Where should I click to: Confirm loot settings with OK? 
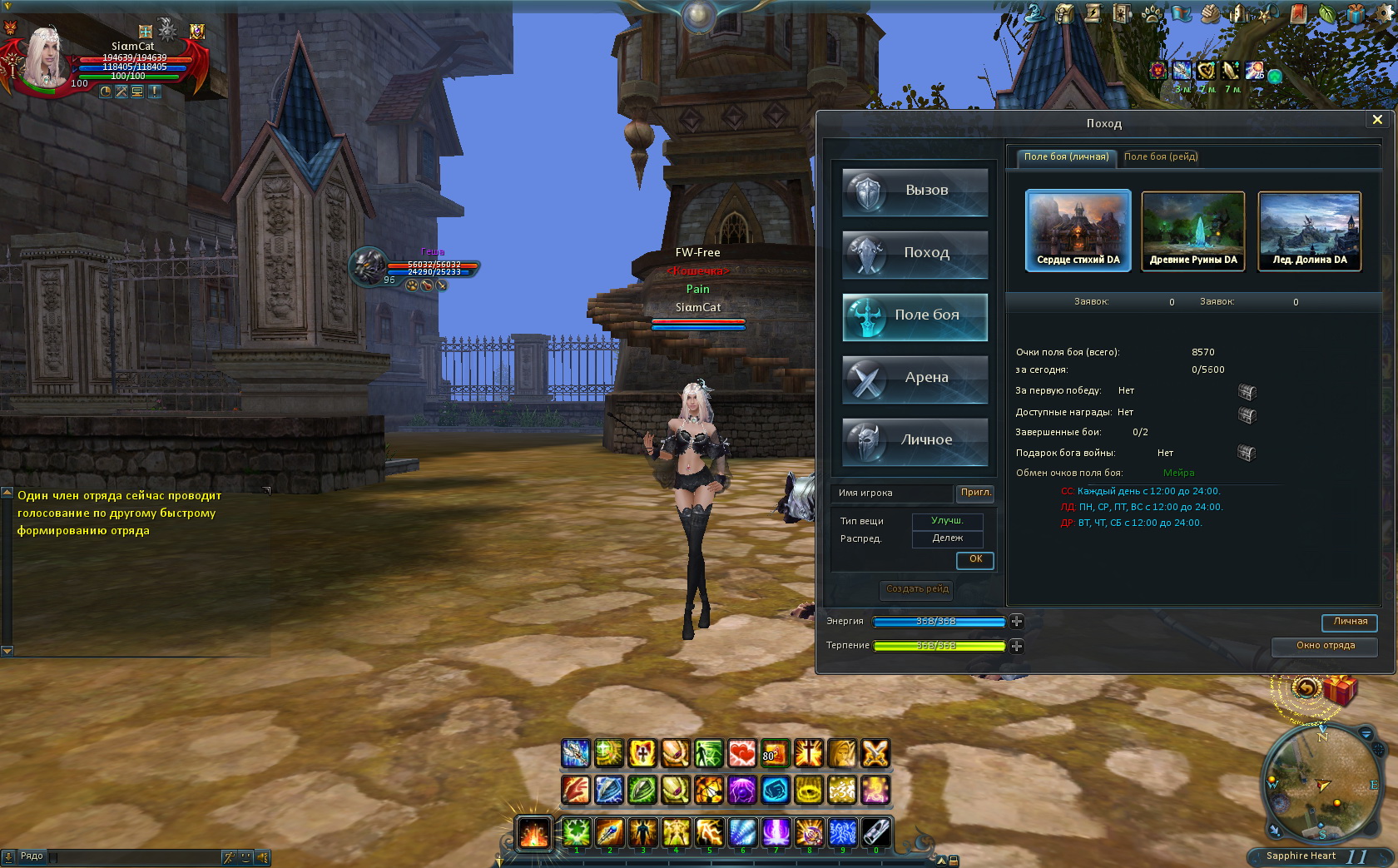tap(975, 559)
